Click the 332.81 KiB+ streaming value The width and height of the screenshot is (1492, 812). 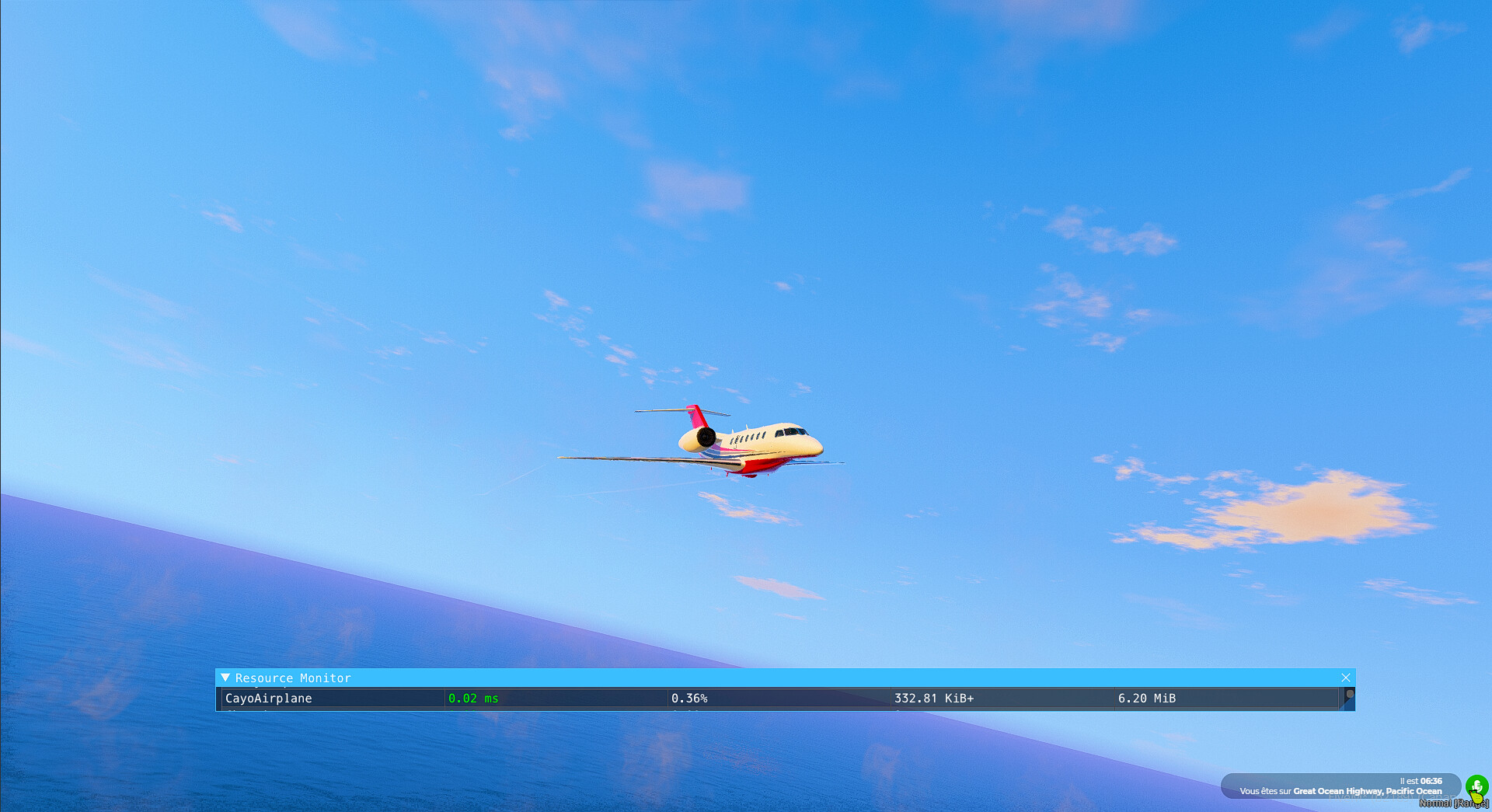934,699
